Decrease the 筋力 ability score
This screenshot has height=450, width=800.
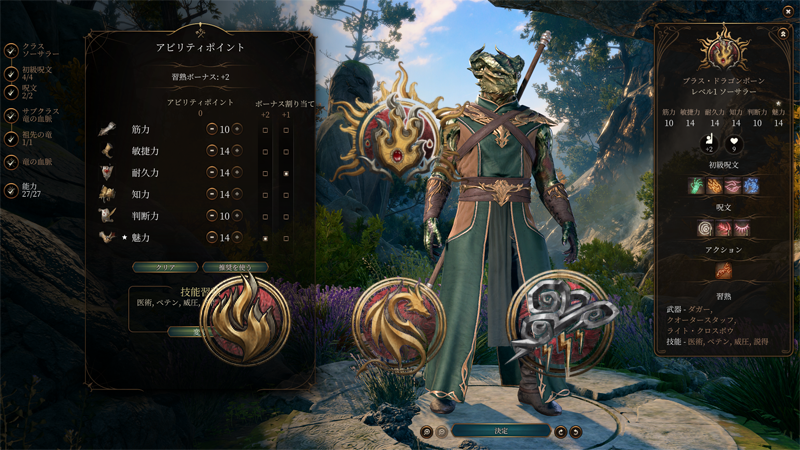point(212,129)
